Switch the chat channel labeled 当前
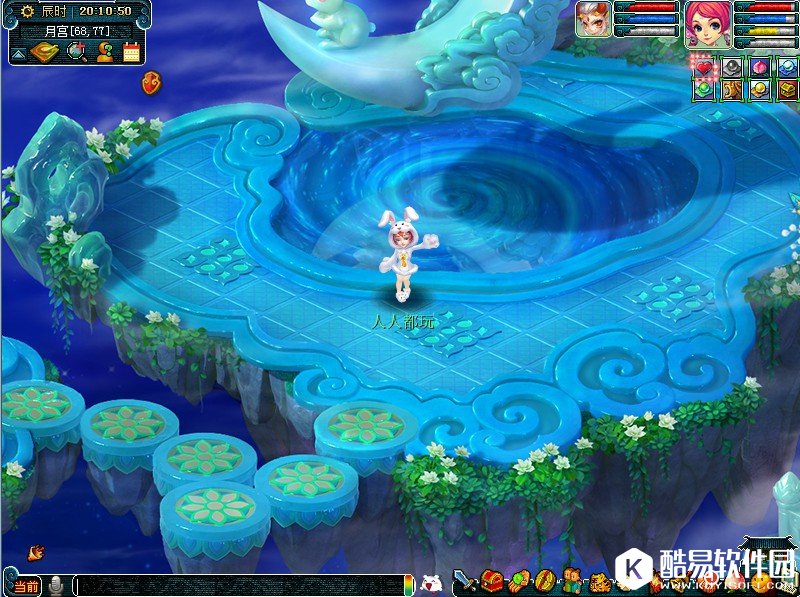 pyautogui.click(x=26, y=584)
